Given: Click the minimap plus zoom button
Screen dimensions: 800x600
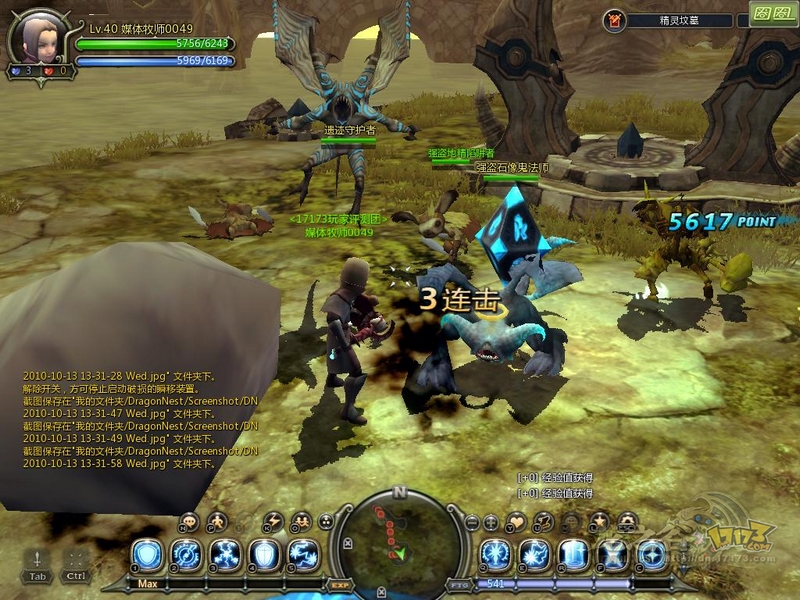Looking at the screenshot, I should click(491, 522).
